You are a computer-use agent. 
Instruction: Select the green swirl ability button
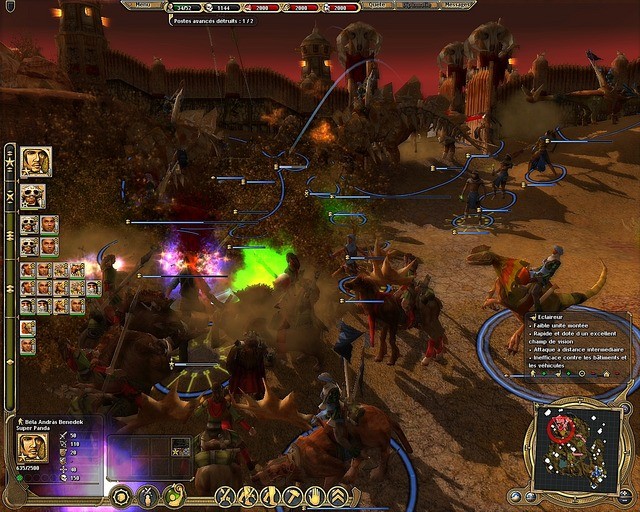[x=173, y=495]
